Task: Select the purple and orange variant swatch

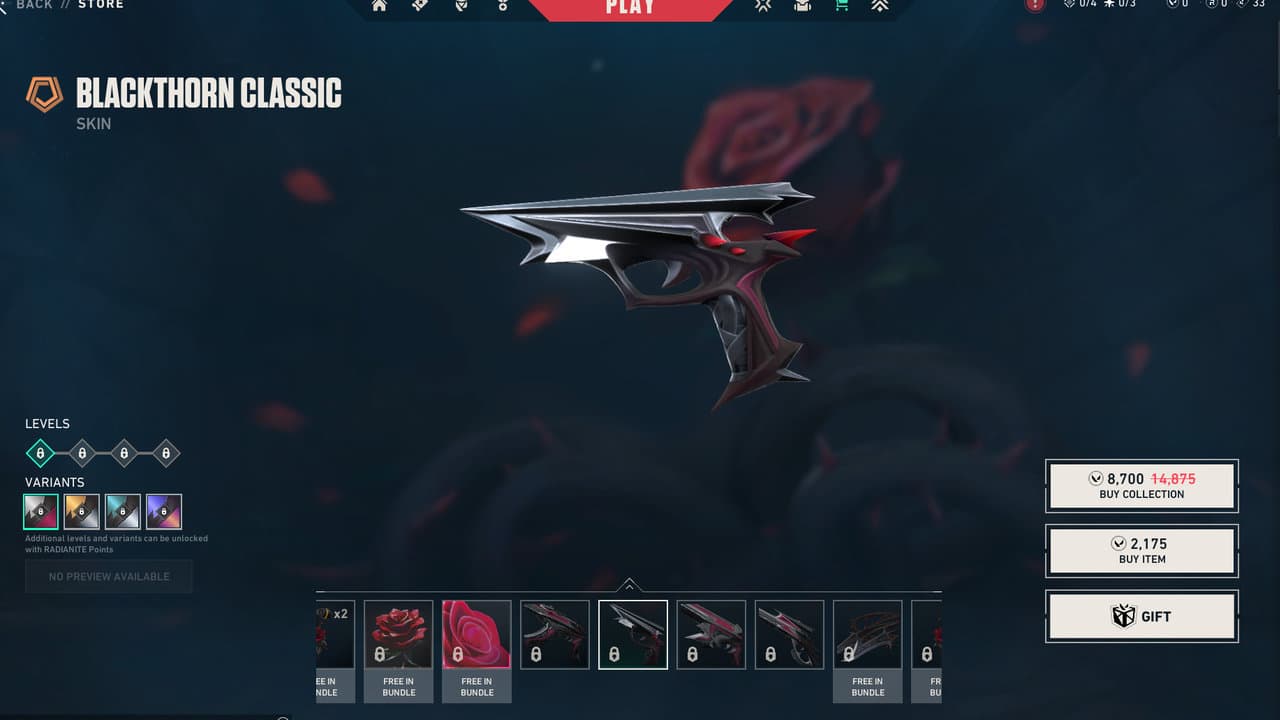Action: point(164,511)
